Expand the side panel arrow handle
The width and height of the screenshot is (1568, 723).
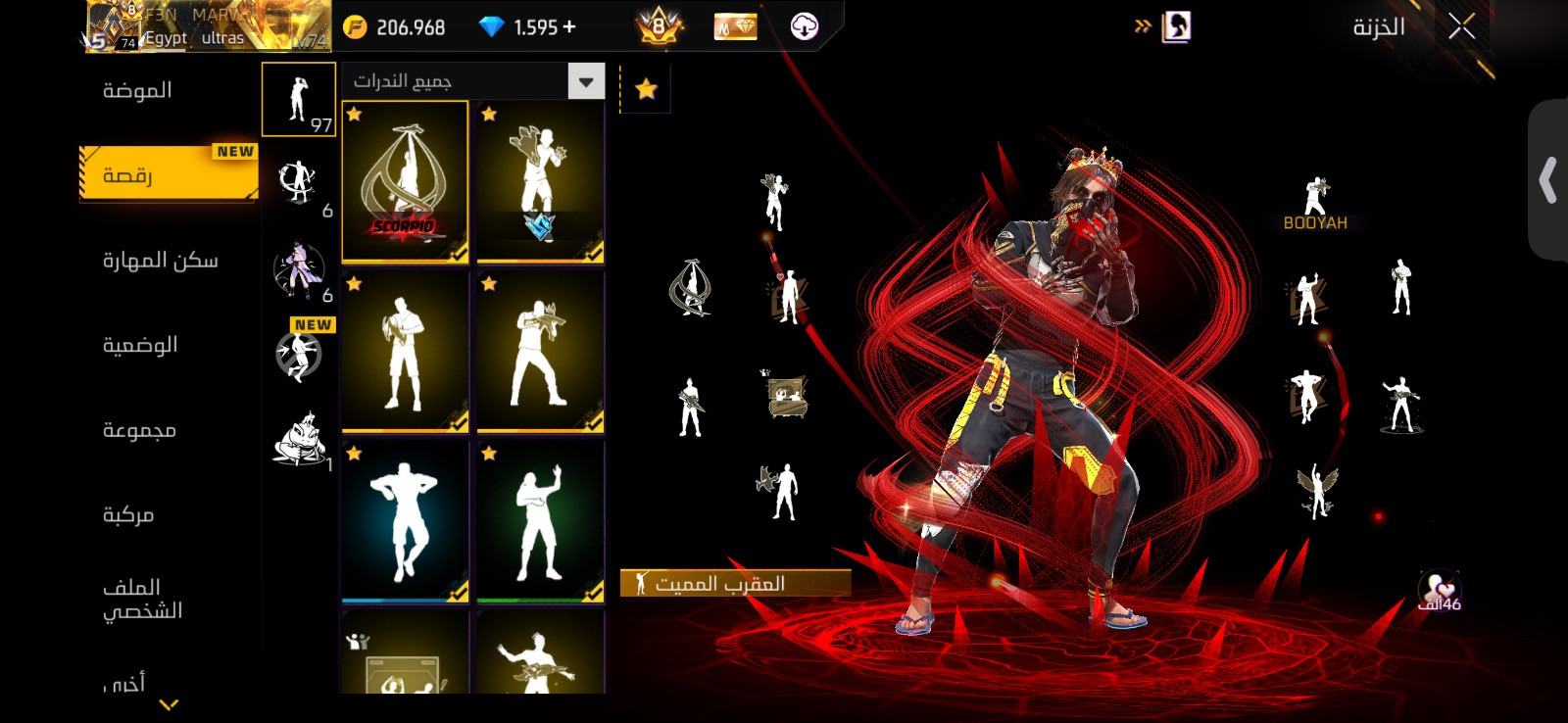[x=1547, y=180]
